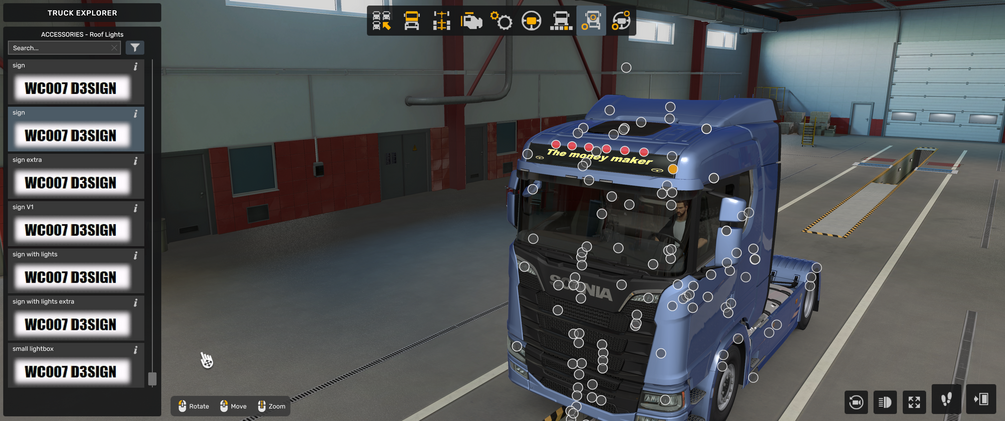The width and height of the screenshot is (1005, 421).
Task: Show info for the 'sign V1' accessory
Action: coord(136,207)
